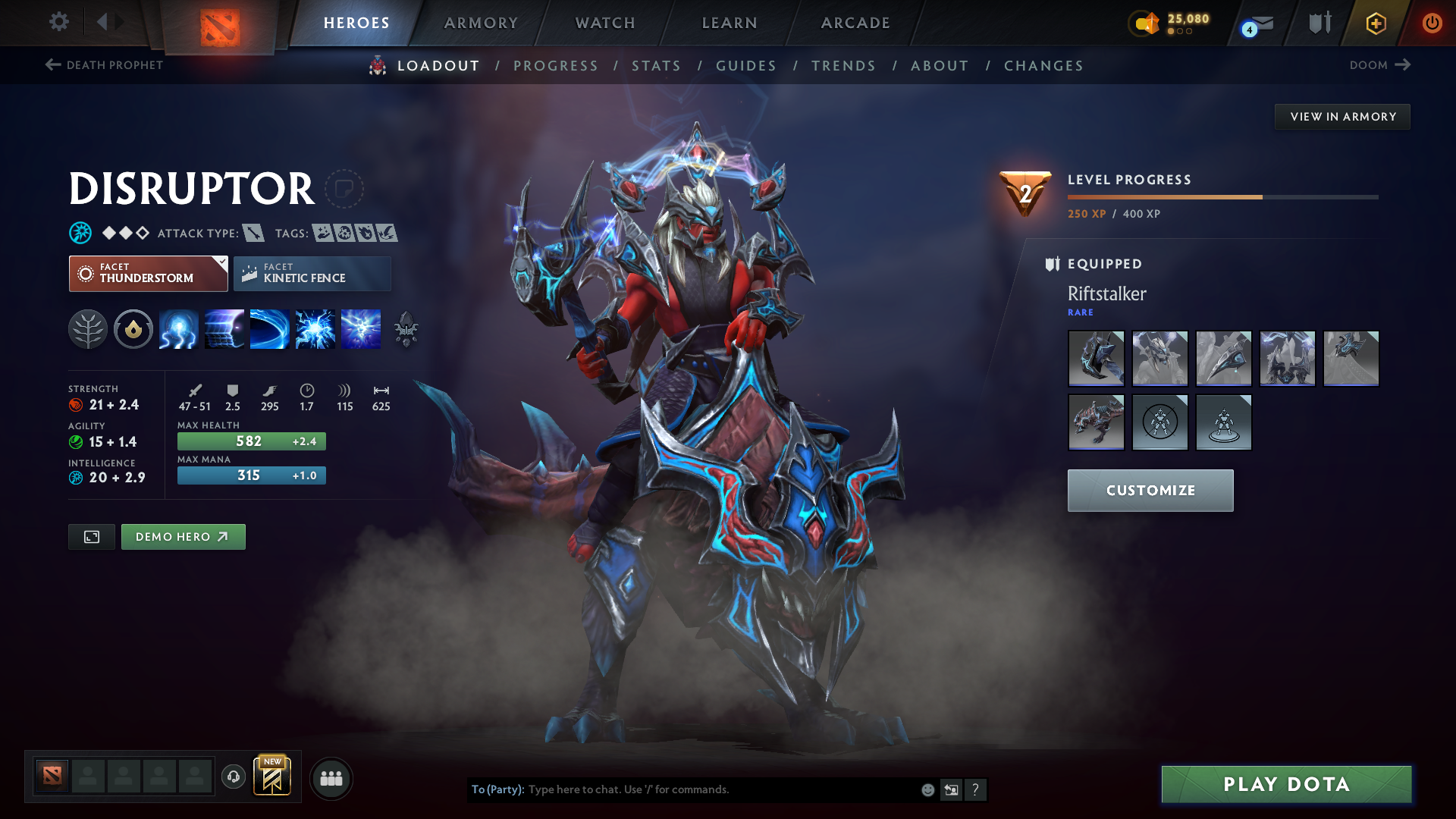The image size is (1456, 819).
Task: Expand the Thunderstorm facet dropdown arrow
Action: (221, 262)
